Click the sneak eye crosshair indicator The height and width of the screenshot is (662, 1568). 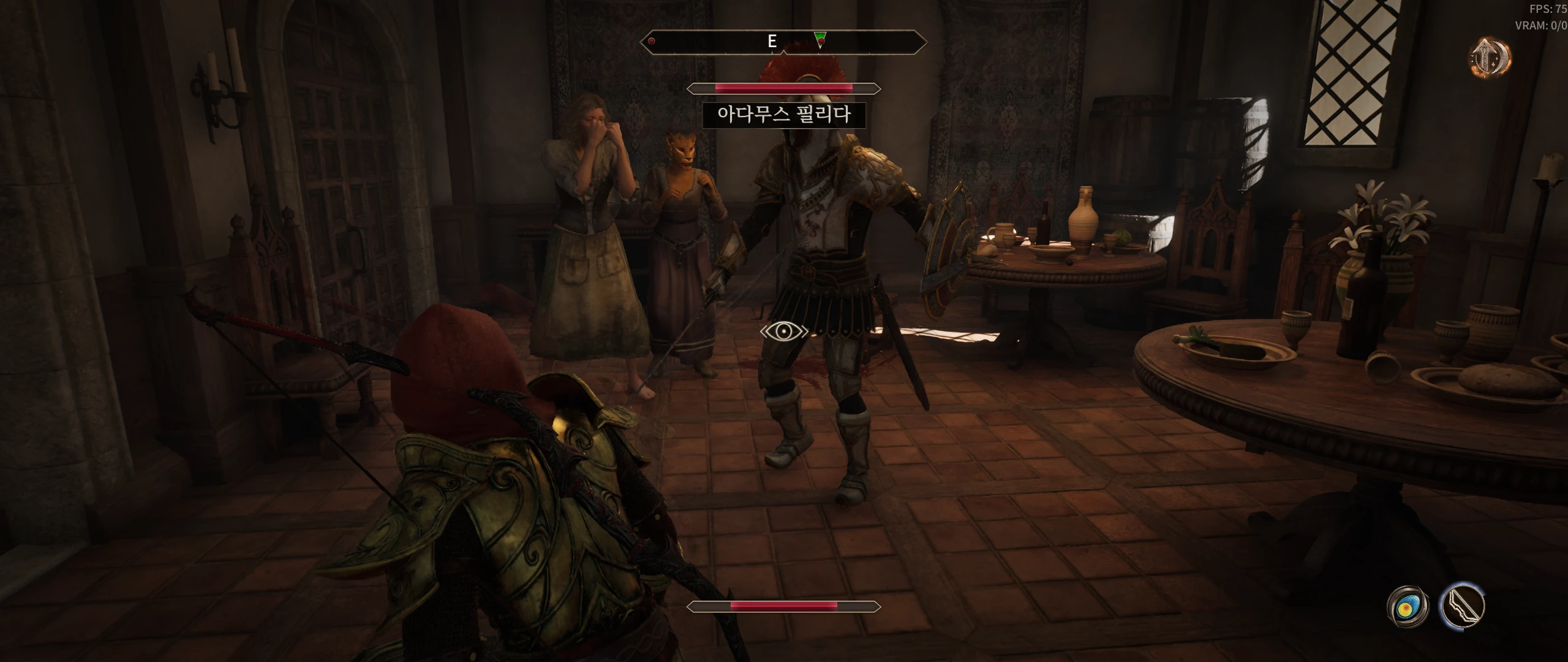pyautogui.click(x=784, y=332)
